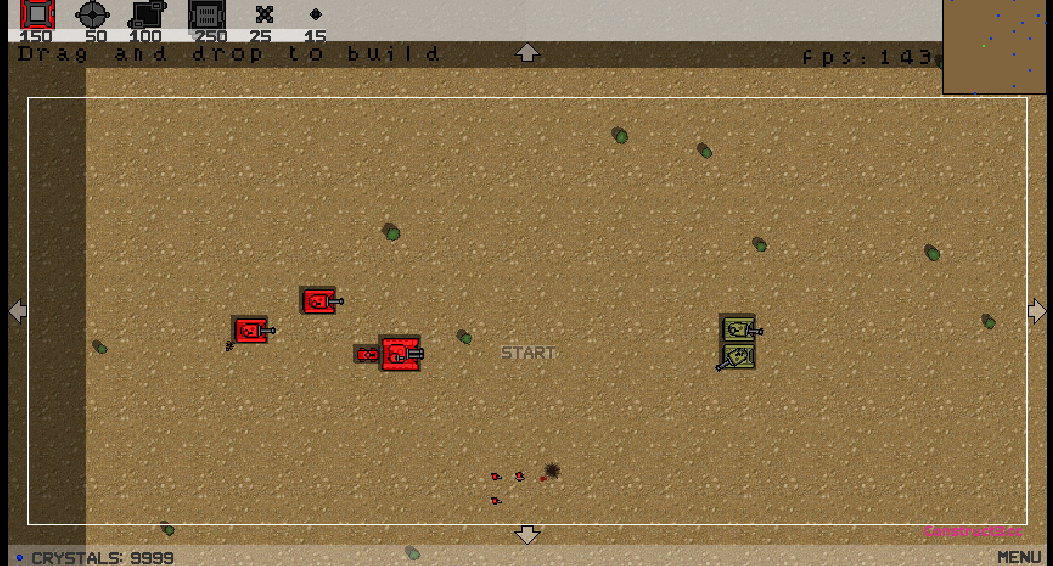Pick the X-shaped item costing 25
1053x566 pixels.
(x=264, y=14)
